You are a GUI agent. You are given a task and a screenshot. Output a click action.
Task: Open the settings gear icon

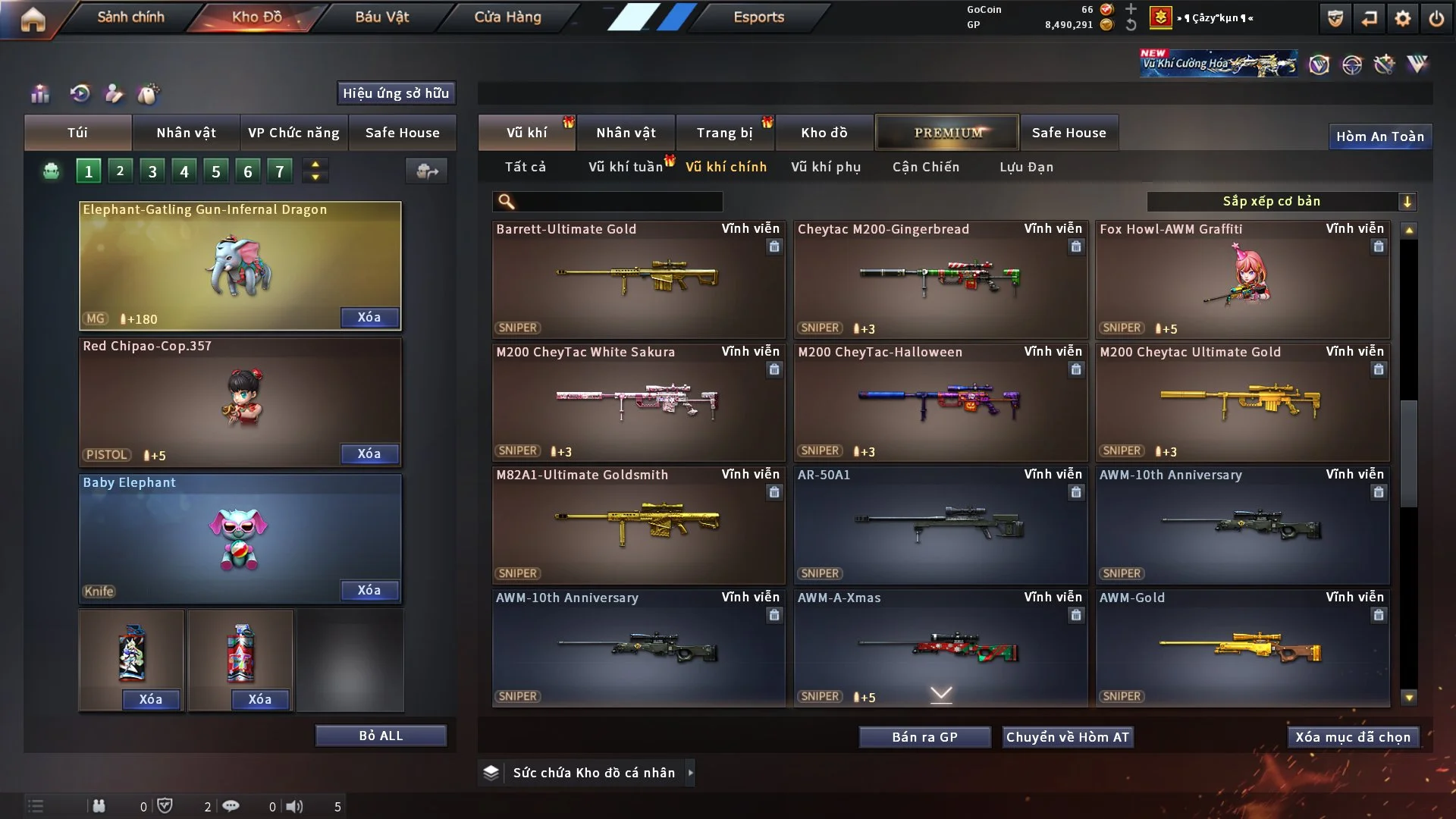click(1402, 18)
